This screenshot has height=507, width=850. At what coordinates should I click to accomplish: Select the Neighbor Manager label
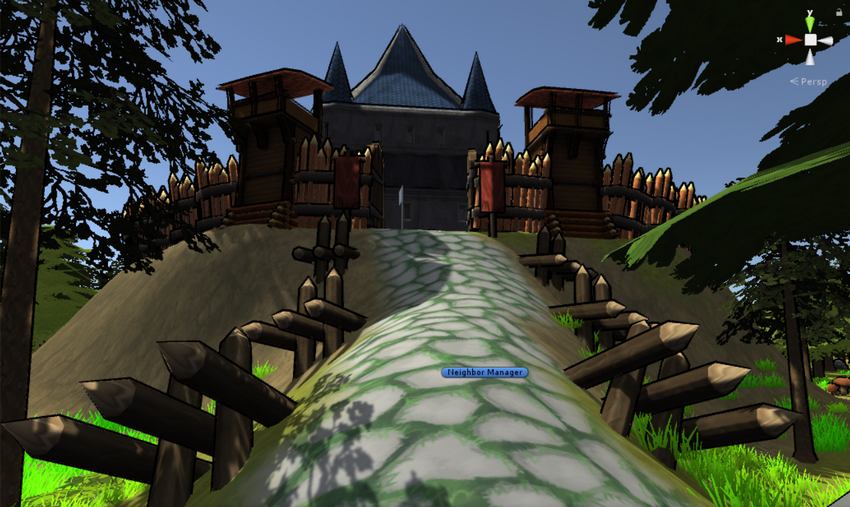tap(484, 372)
